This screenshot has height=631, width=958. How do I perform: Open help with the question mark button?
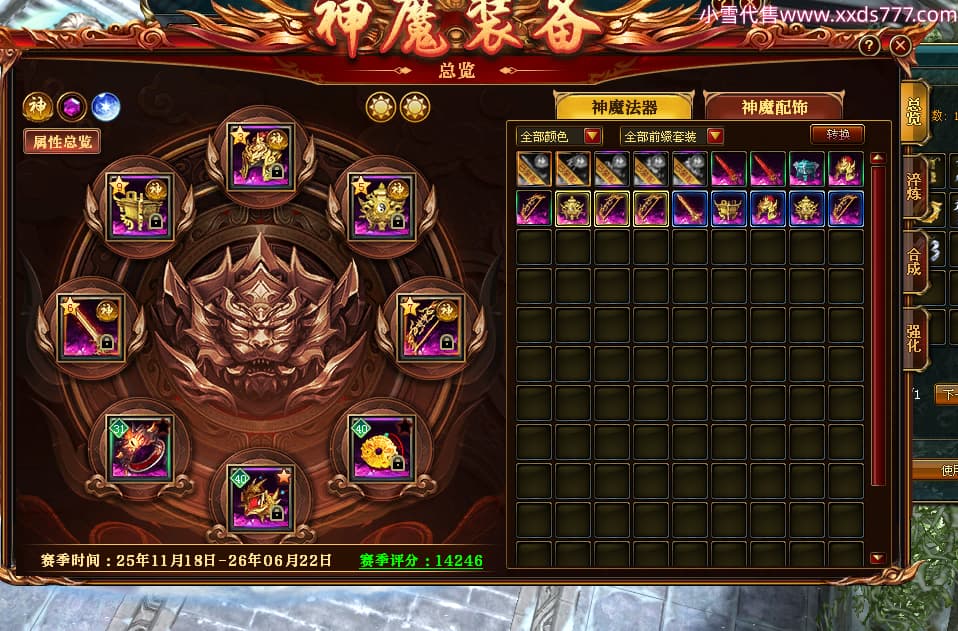pyautogui.click(x=870, y=46)
